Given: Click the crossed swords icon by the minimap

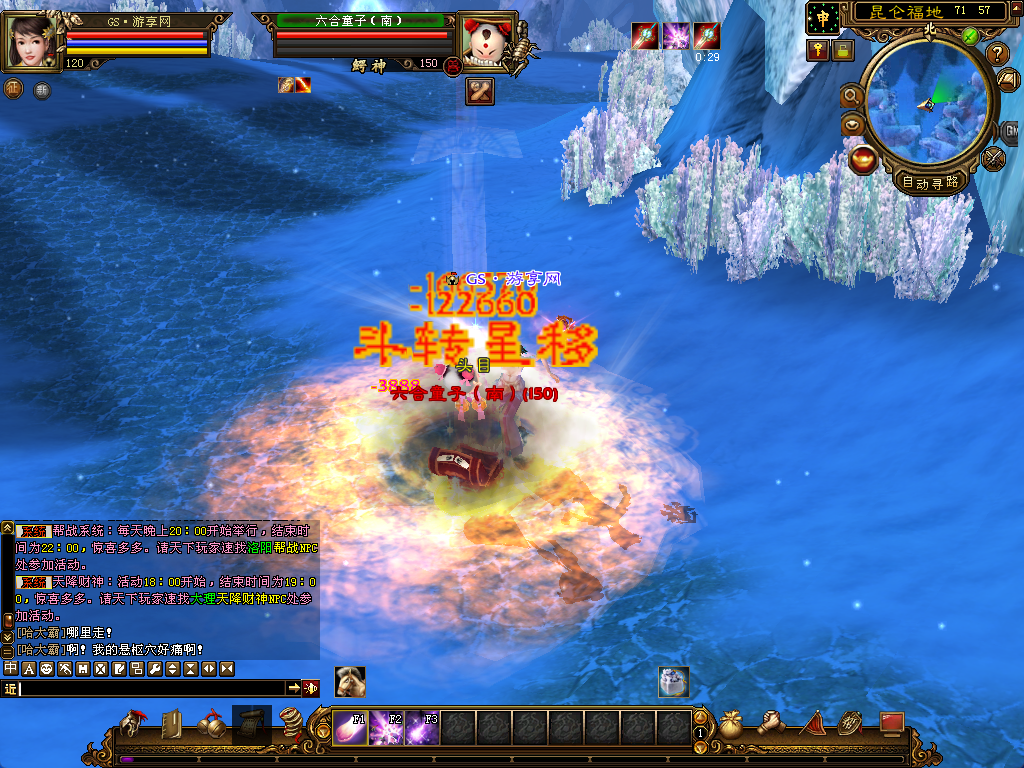Looking at the screenshot, I should 994,158.
